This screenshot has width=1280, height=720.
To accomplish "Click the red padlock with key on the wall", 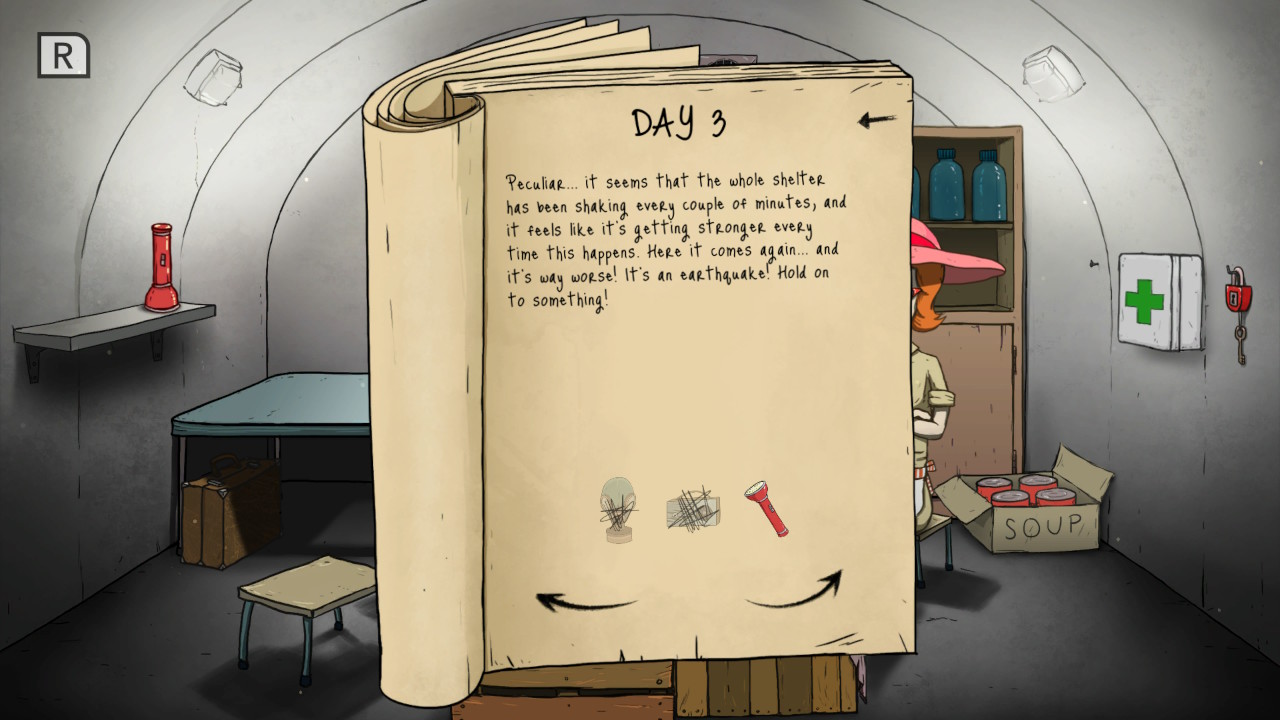I will 1237,297.
